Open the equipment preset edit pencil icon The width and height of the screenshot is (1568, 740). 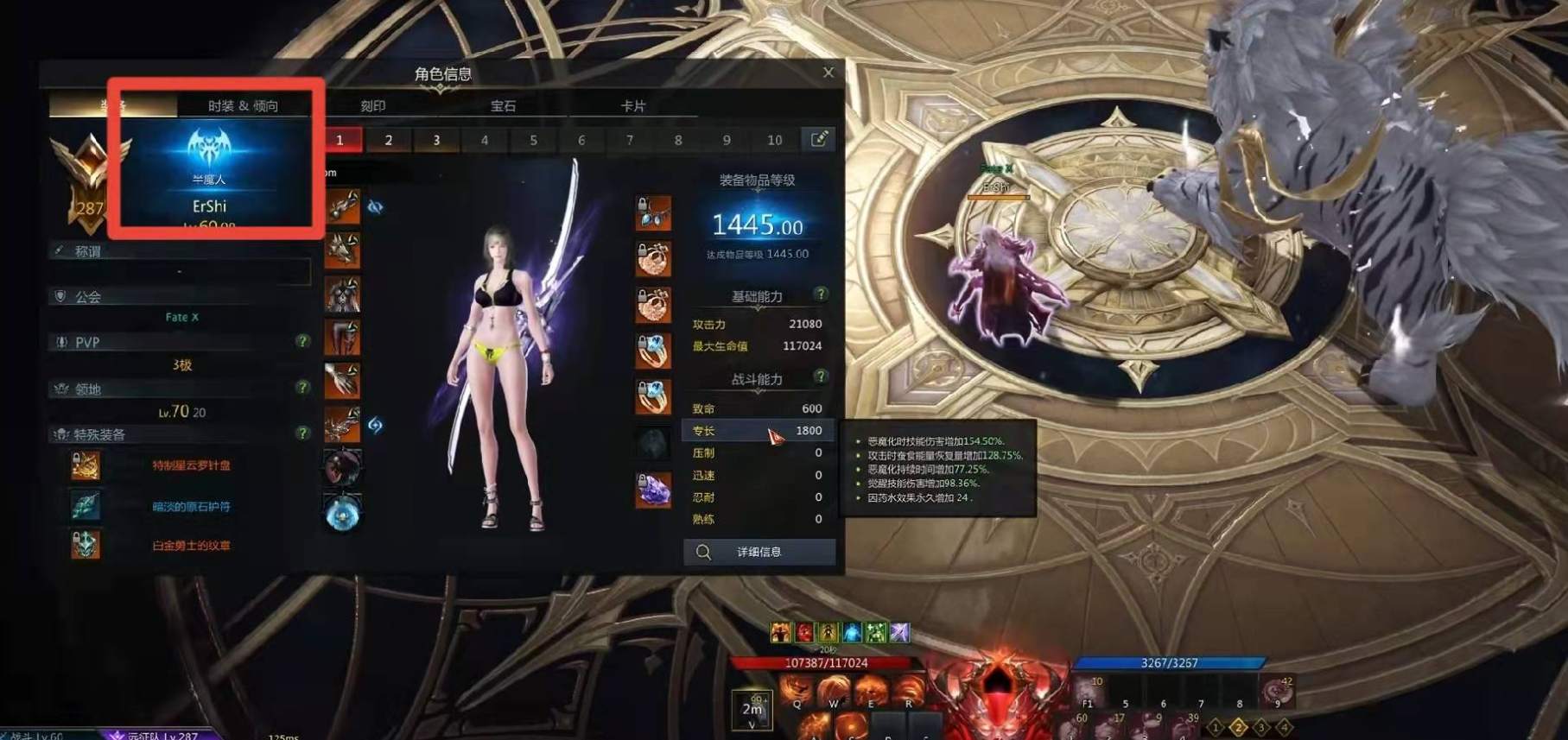click(821, 138)
